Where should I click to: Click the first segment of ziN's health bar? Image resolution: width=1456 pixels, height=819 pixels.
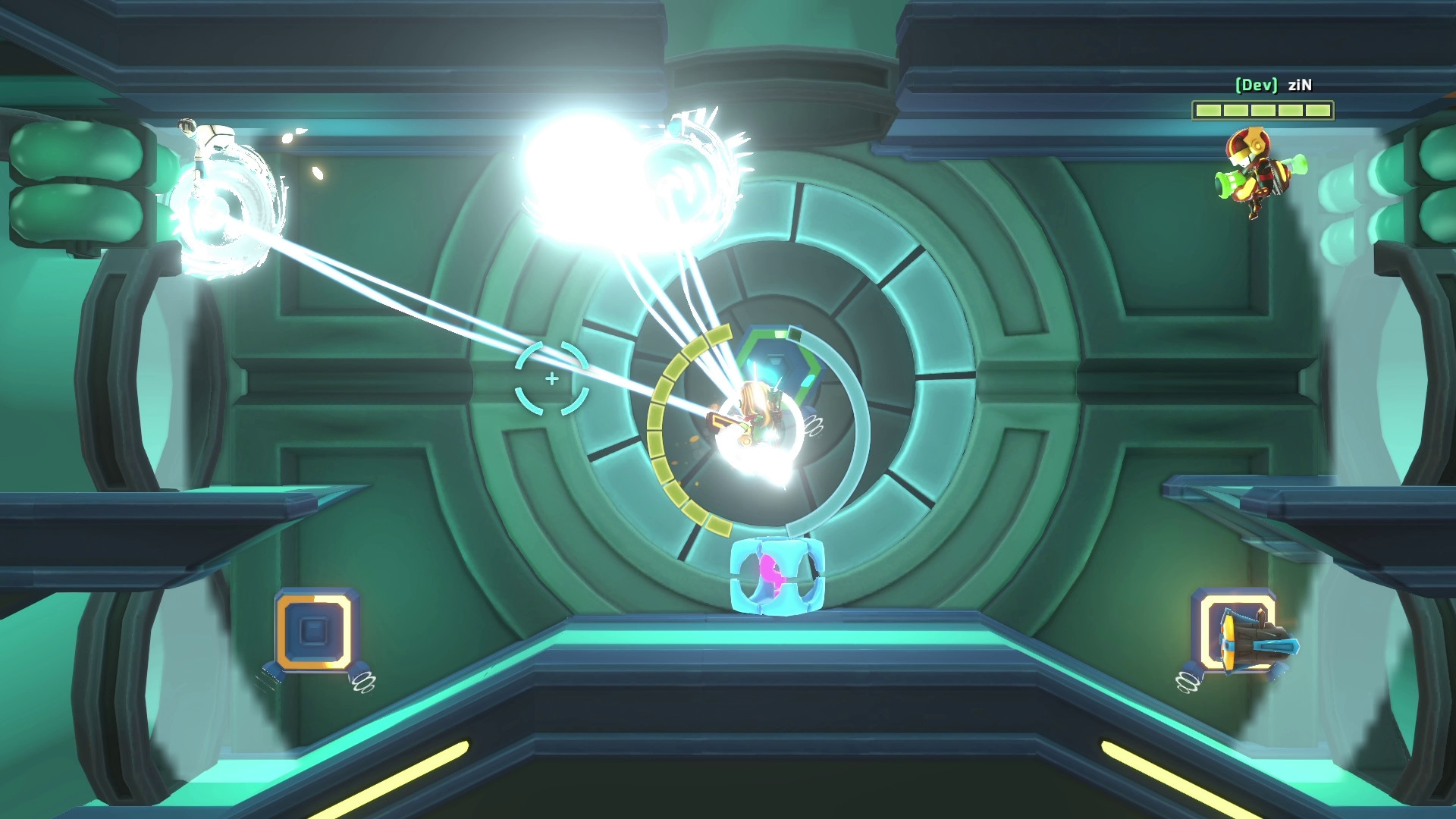1208,108
